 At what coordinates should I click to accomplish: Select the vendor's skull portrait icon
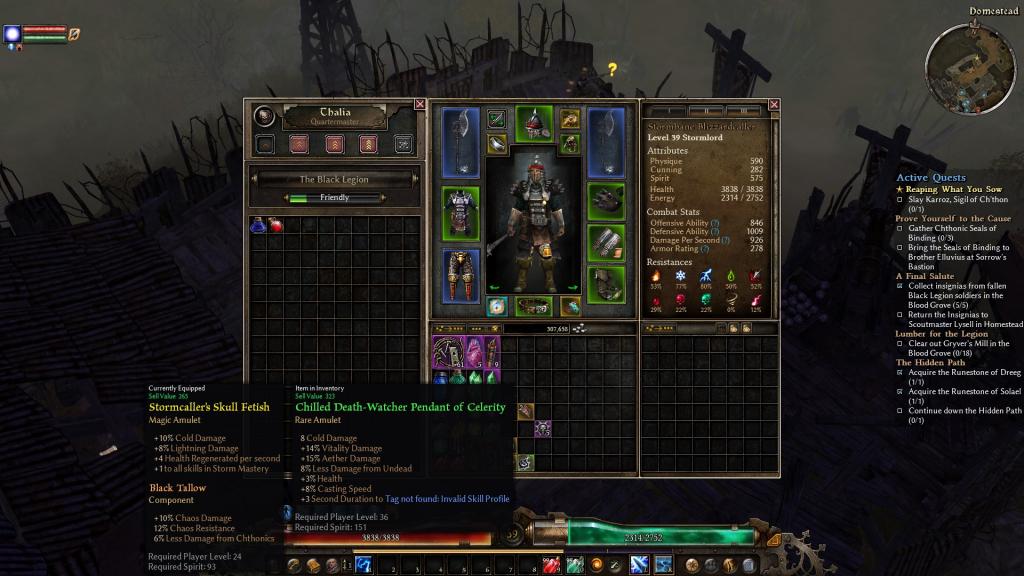pyautogui.click(x=264, y=117)
